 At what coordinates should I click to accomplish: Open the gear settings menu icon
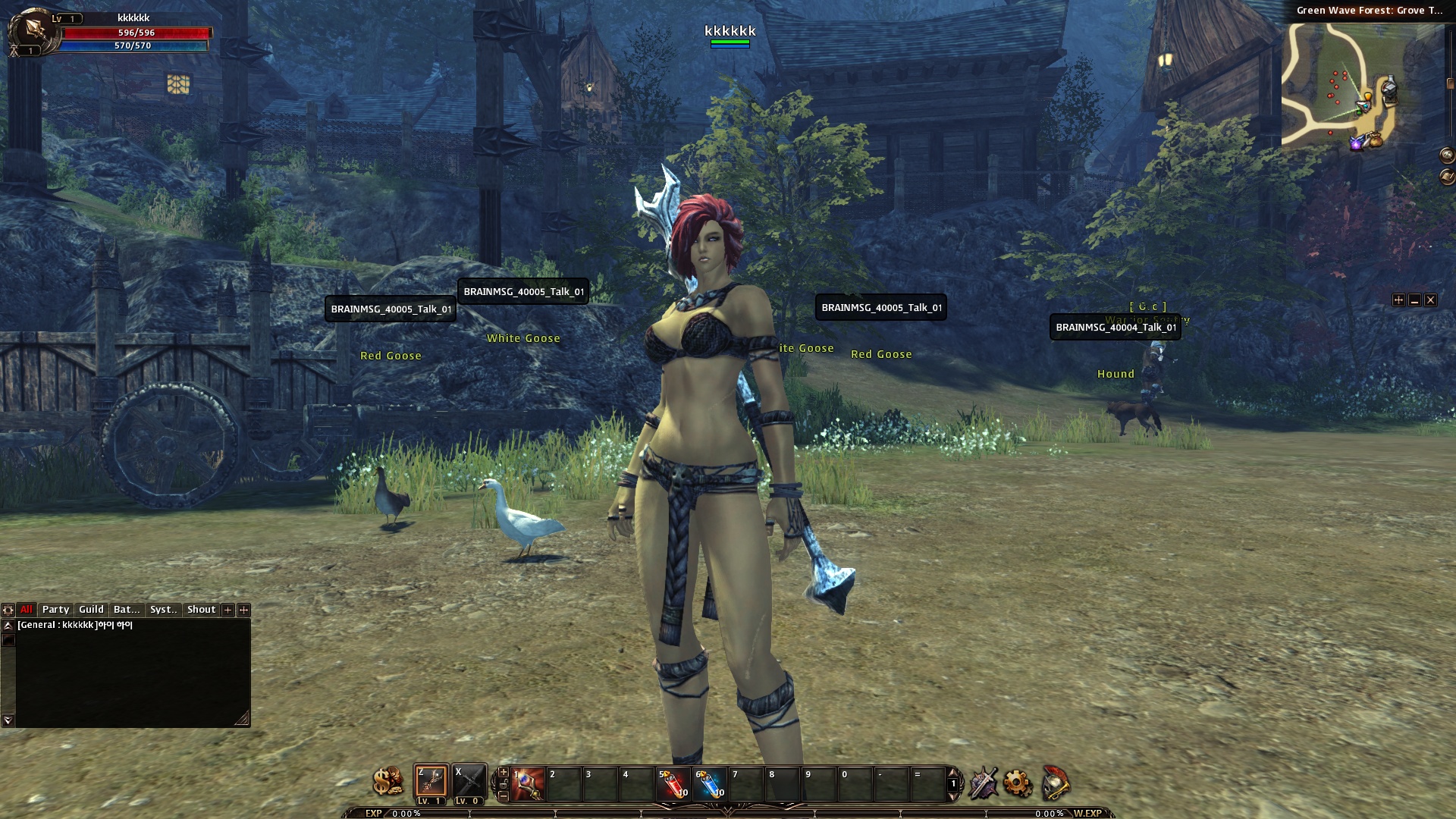(x=1018, y=783)
